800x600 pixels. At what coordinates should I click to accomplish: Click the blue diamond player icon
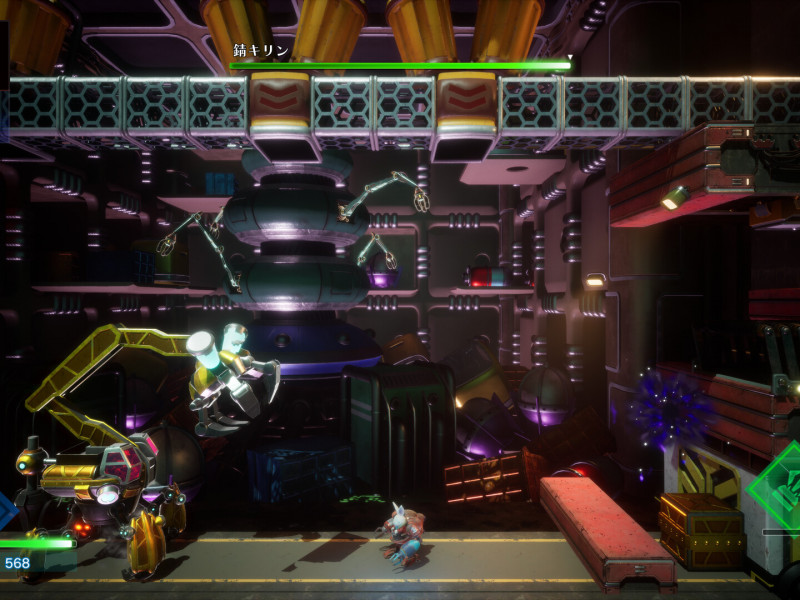point(5,510)
